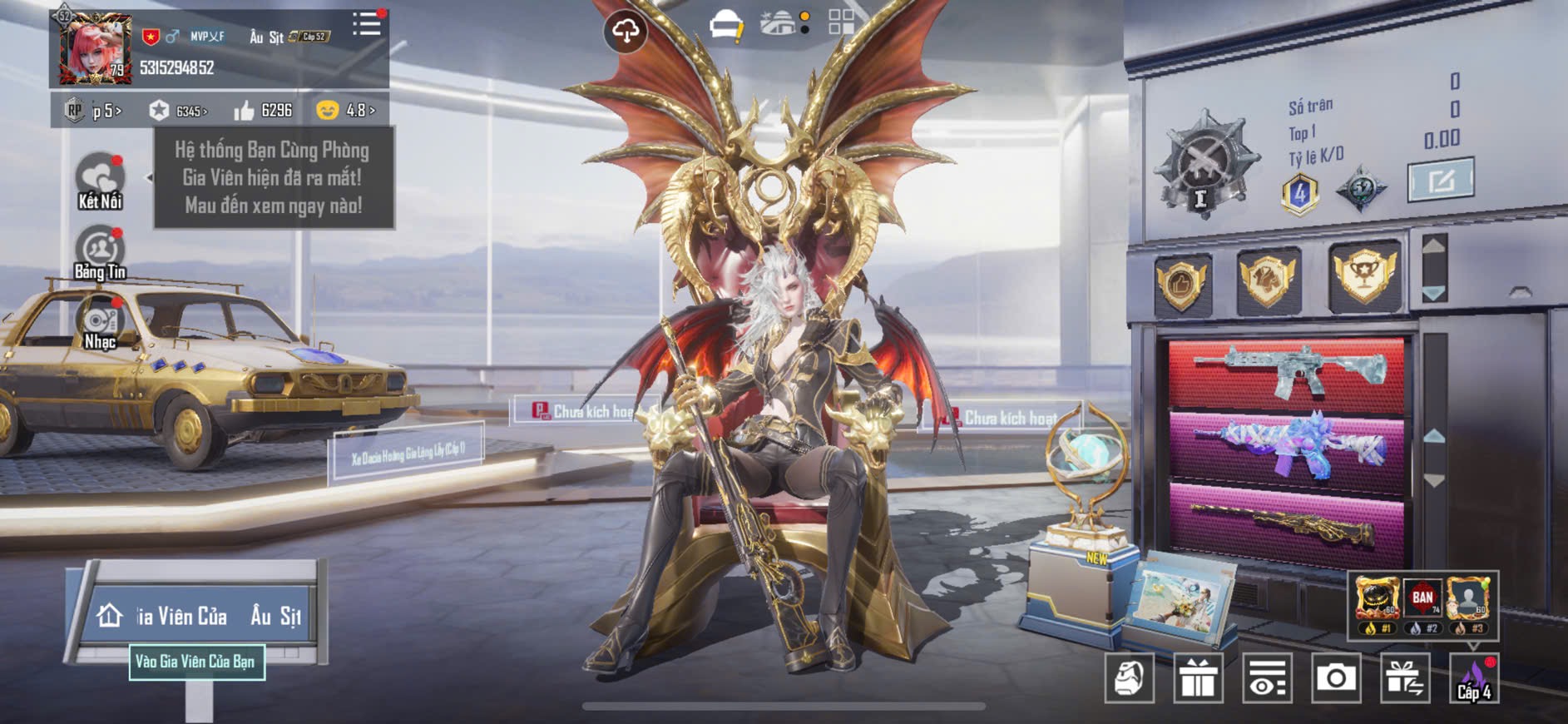Open the player avatar profile picture

click(94, 49)
